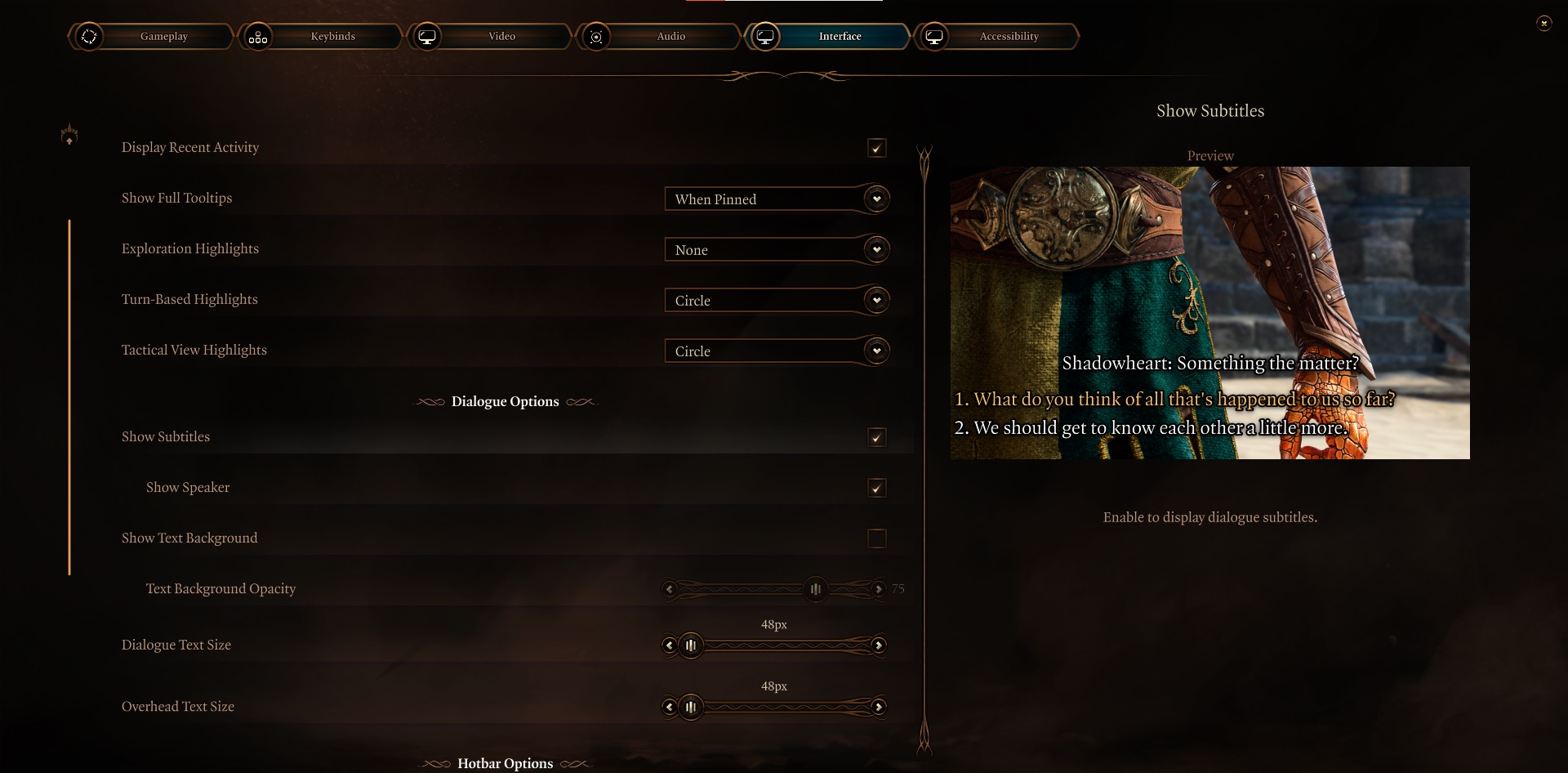Close the settings menu with the X
The height and width of the screenshot is (773, 1568).
1544,23
